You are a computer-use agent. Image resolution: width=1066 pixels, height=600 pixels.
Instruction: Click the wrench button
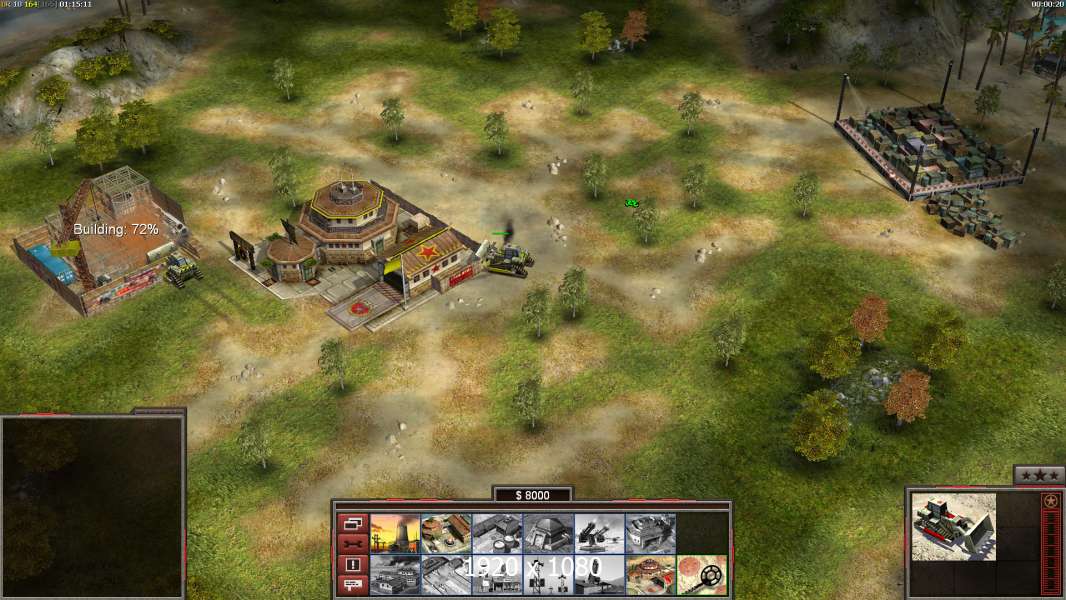(x=352, y=544)
